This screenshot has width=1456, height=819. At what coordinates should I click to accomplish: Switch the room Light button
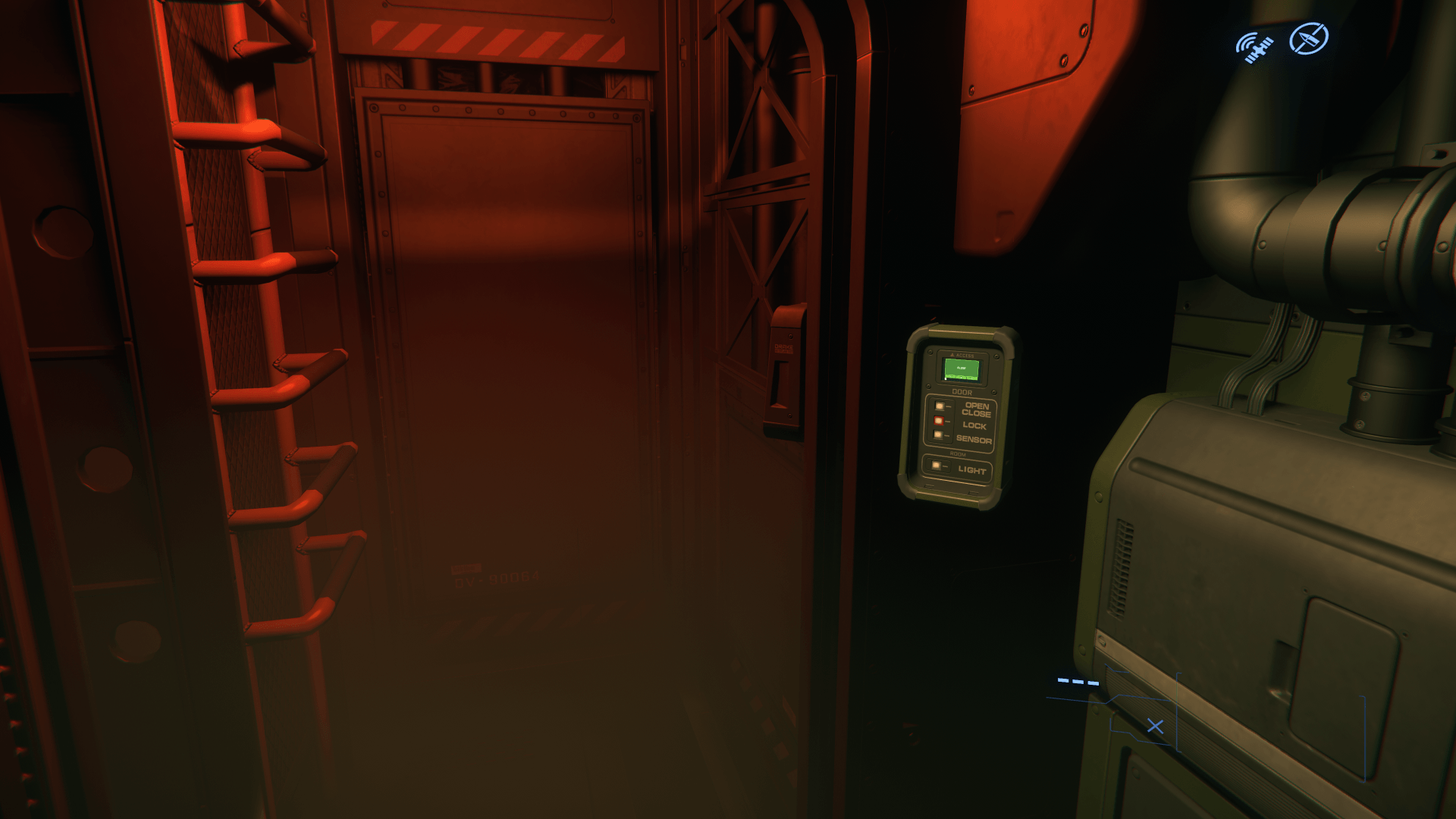coord(937,466)
